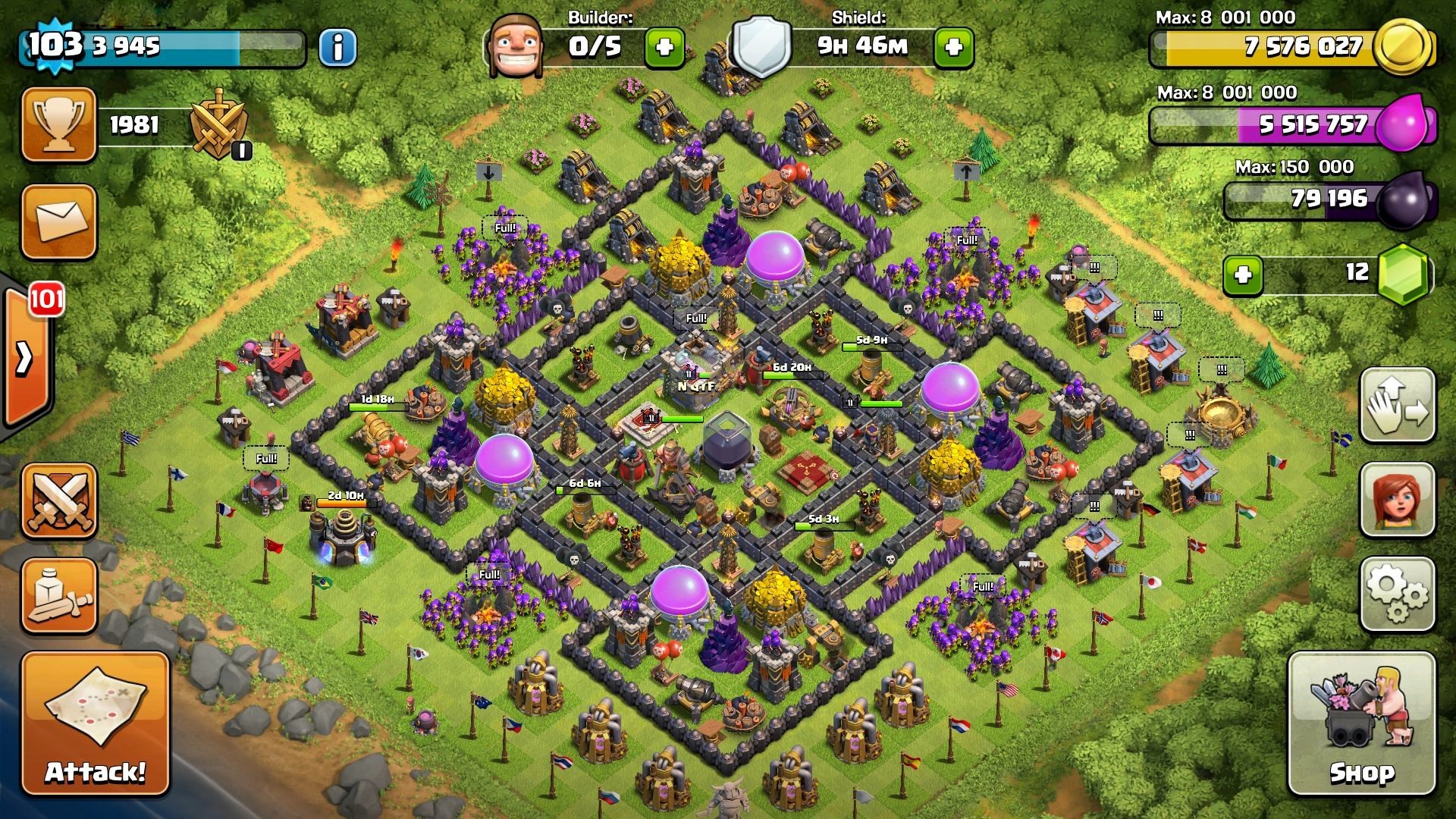Viewport: 1456px width, 819px height.
Task: Open the mail inbox envelope
Action: pos(59,221)
